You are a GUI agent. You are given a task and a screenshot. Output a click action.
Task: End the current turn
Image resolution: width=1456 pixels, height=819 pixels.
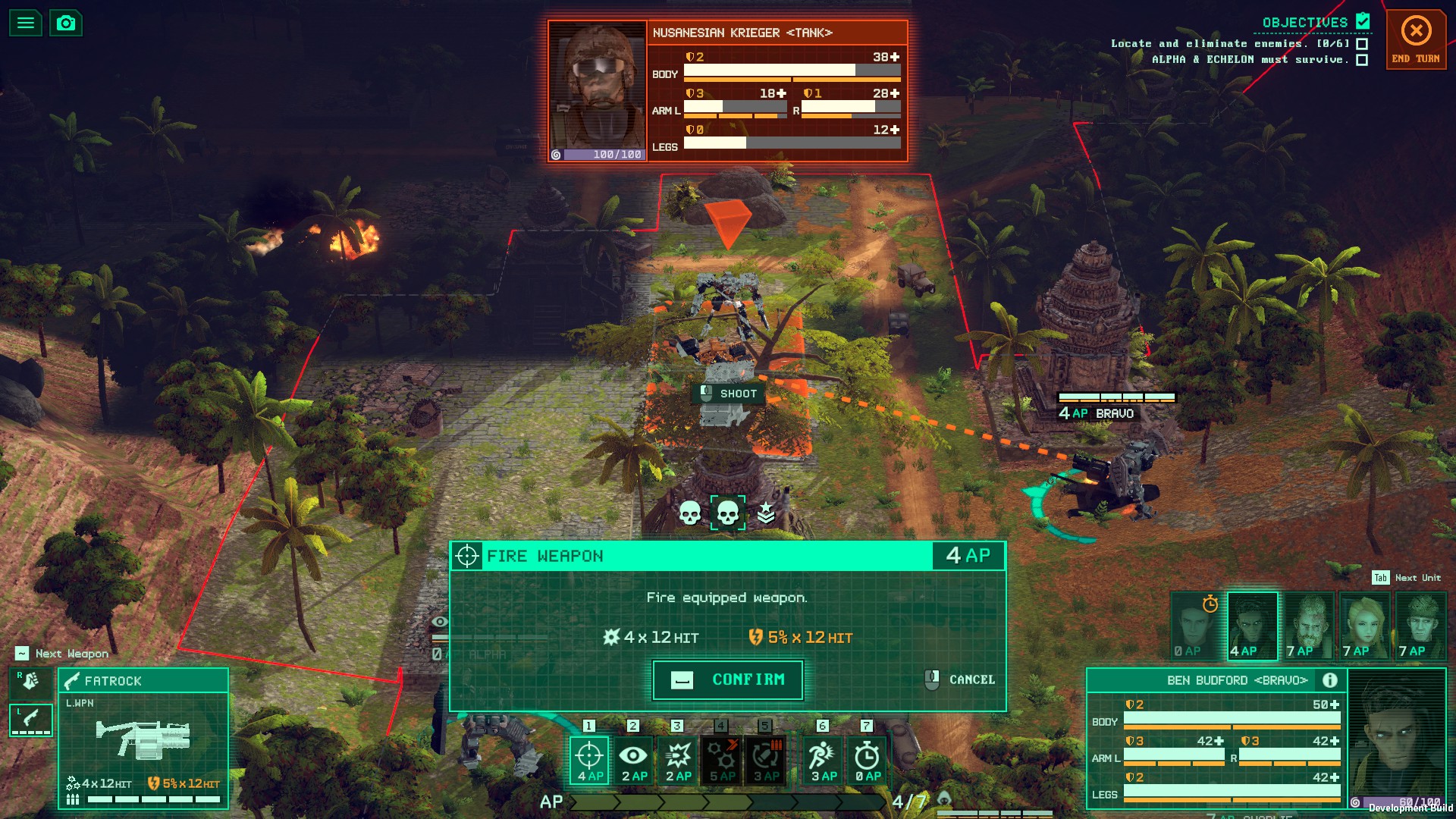click(x=1416, y=39)
